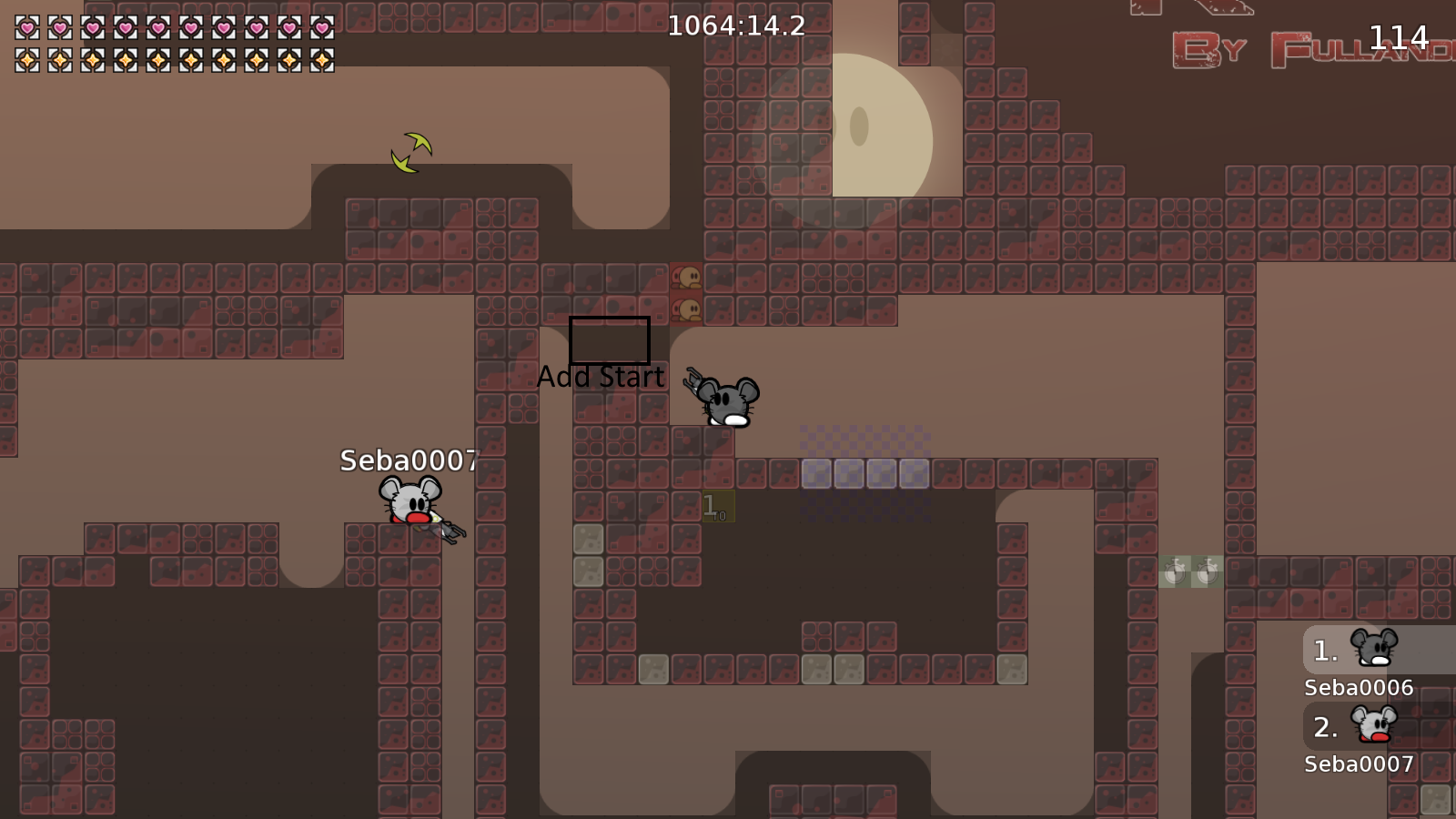1456x819 pixels.
Task: Click the checkpoint tile labeled 1
Action: 717,506
